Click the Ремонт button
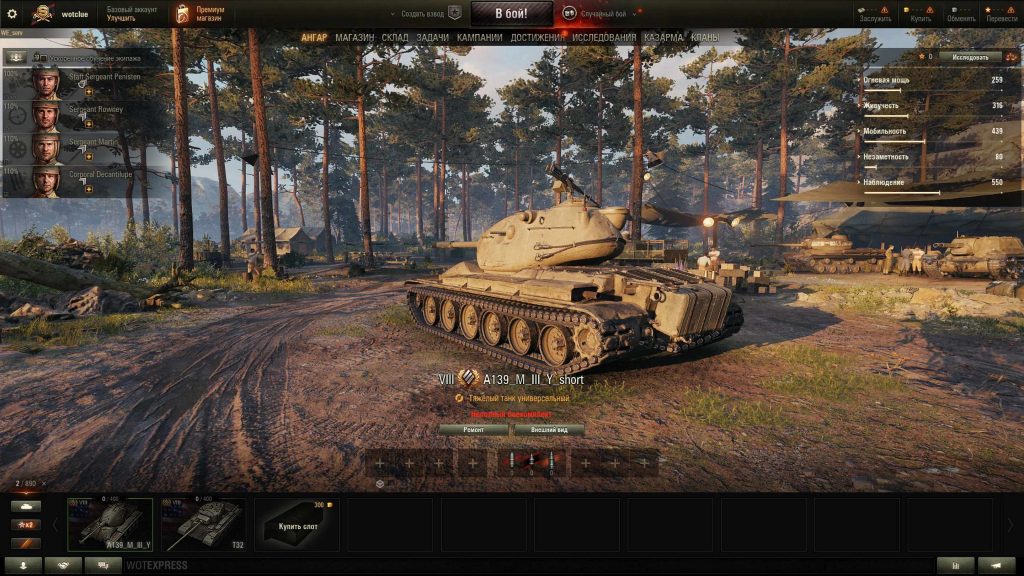 [473, 430]
